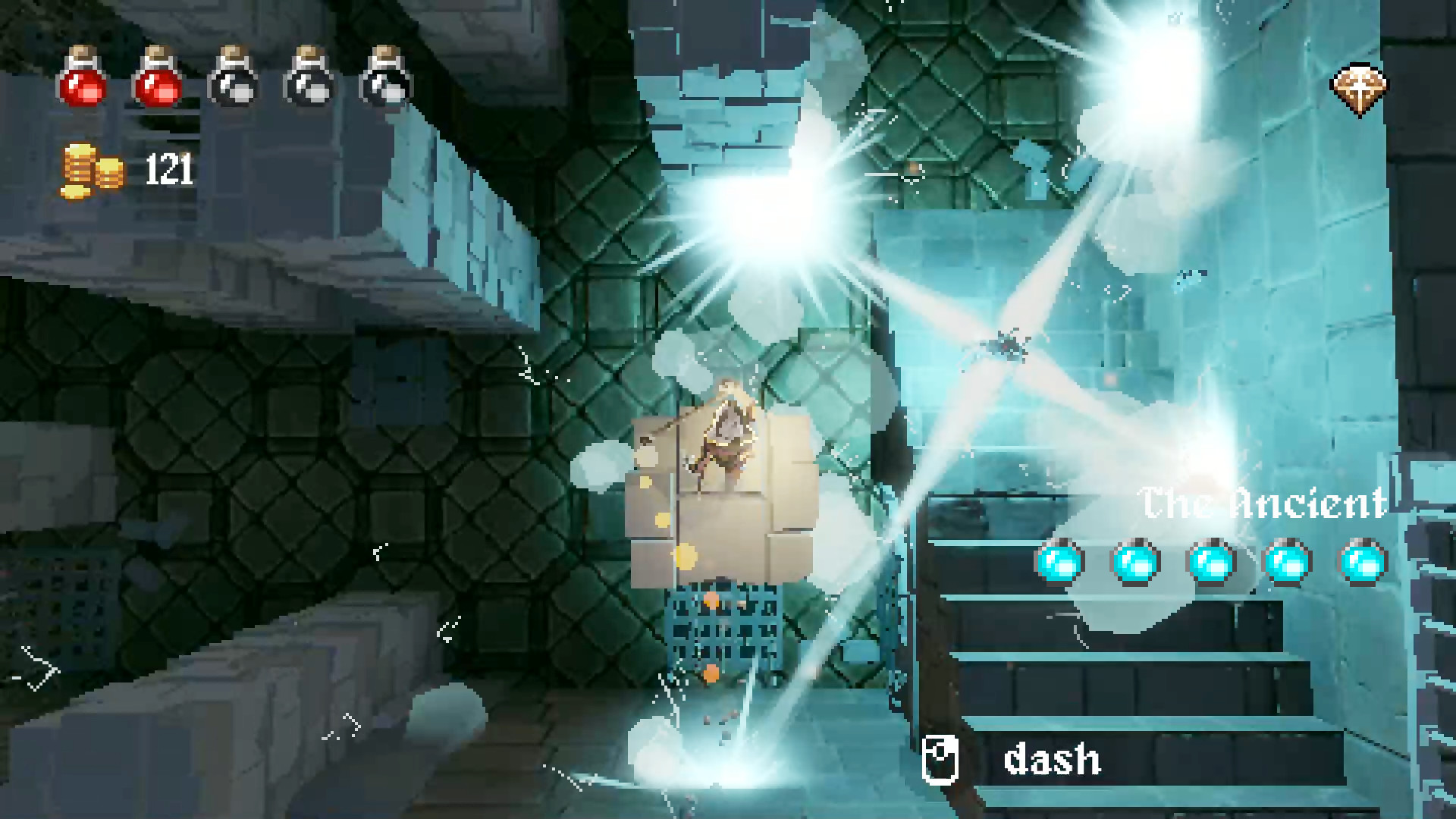The height and width of the screenshot is (819, 1456).
Task: Select the dash label text
Action: [x=1050, y=758]
